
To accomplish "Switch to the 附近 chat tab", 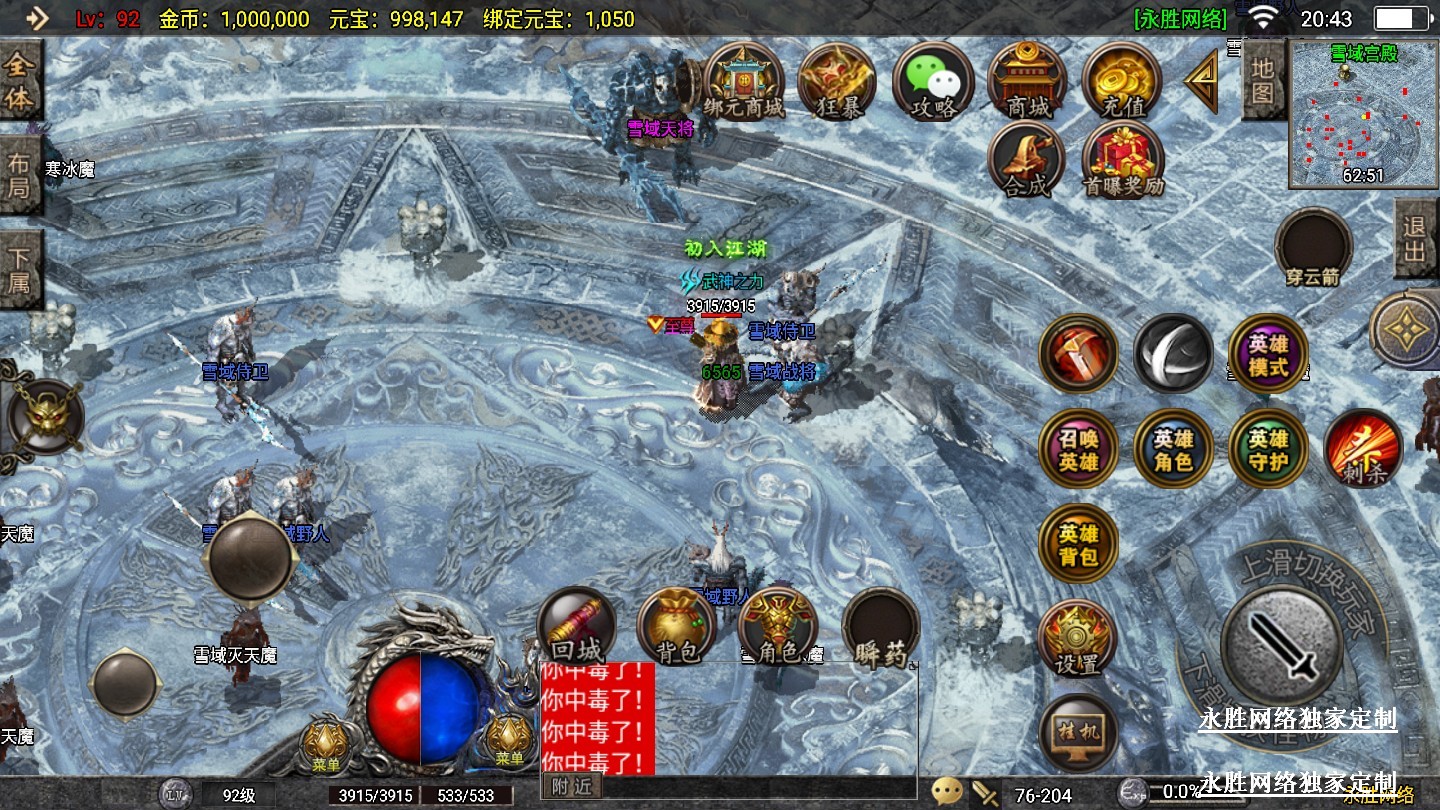I will (572, 786).
